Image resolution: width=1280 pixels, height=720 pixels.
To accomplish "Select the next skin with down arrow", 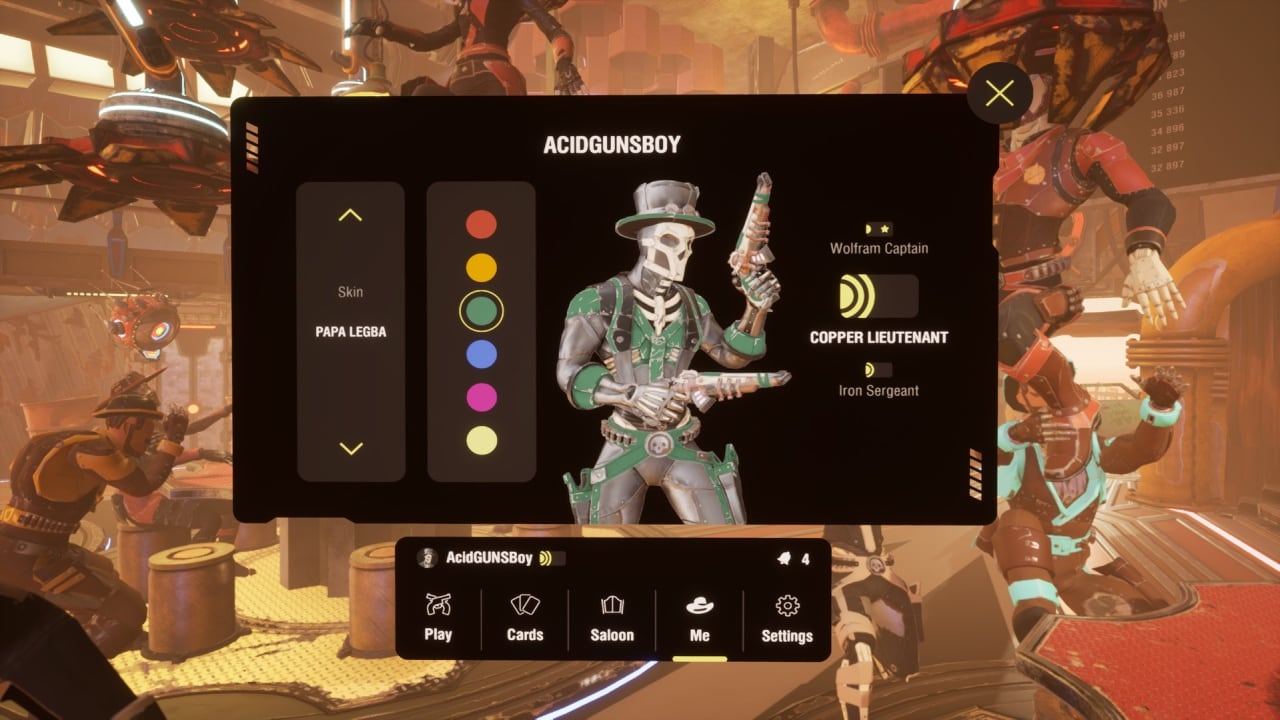I will click(x=350, y=448).
